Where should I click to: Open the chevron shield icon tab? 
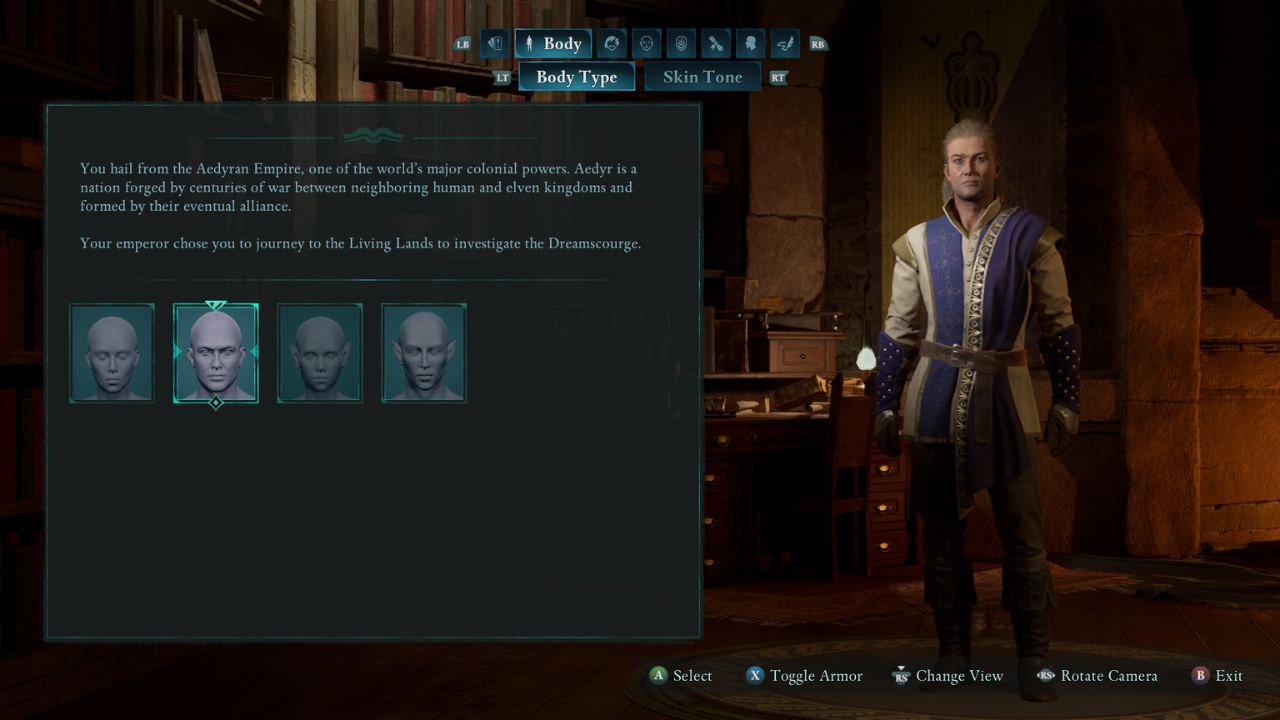(x=681, y=44)
